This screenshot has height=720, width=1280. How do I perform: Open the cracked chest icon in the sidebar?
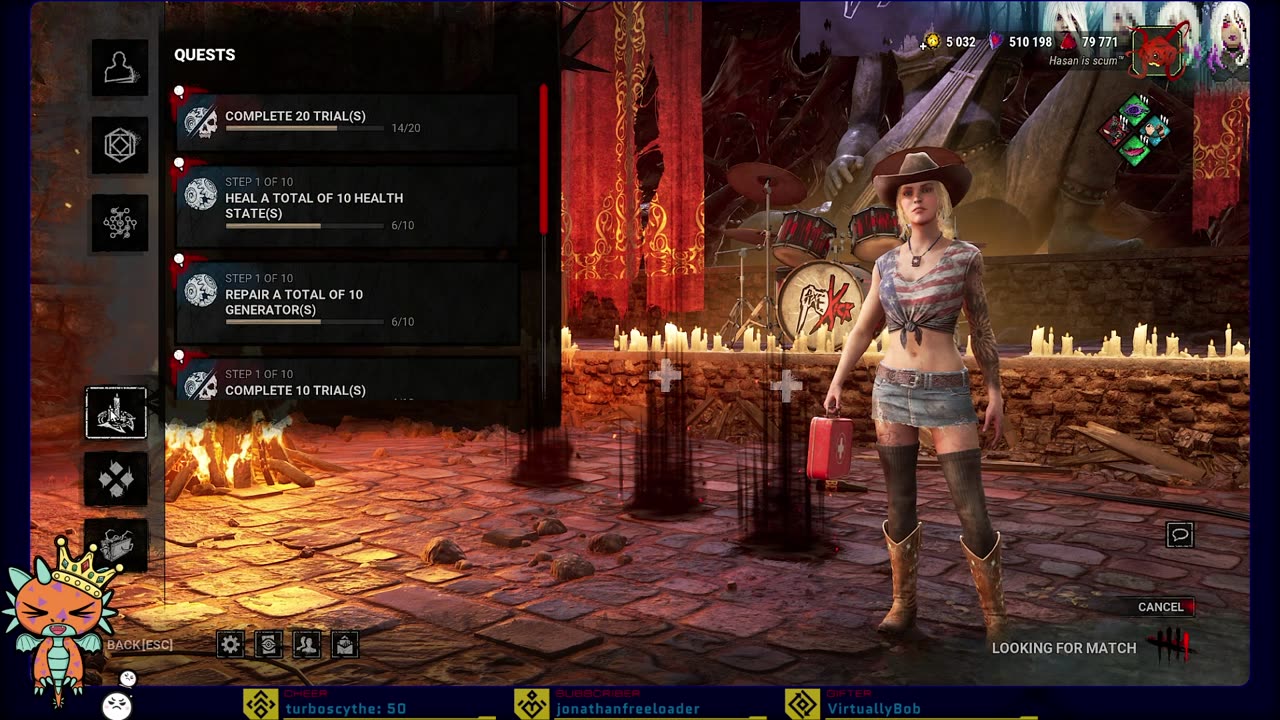pos(116,545)
